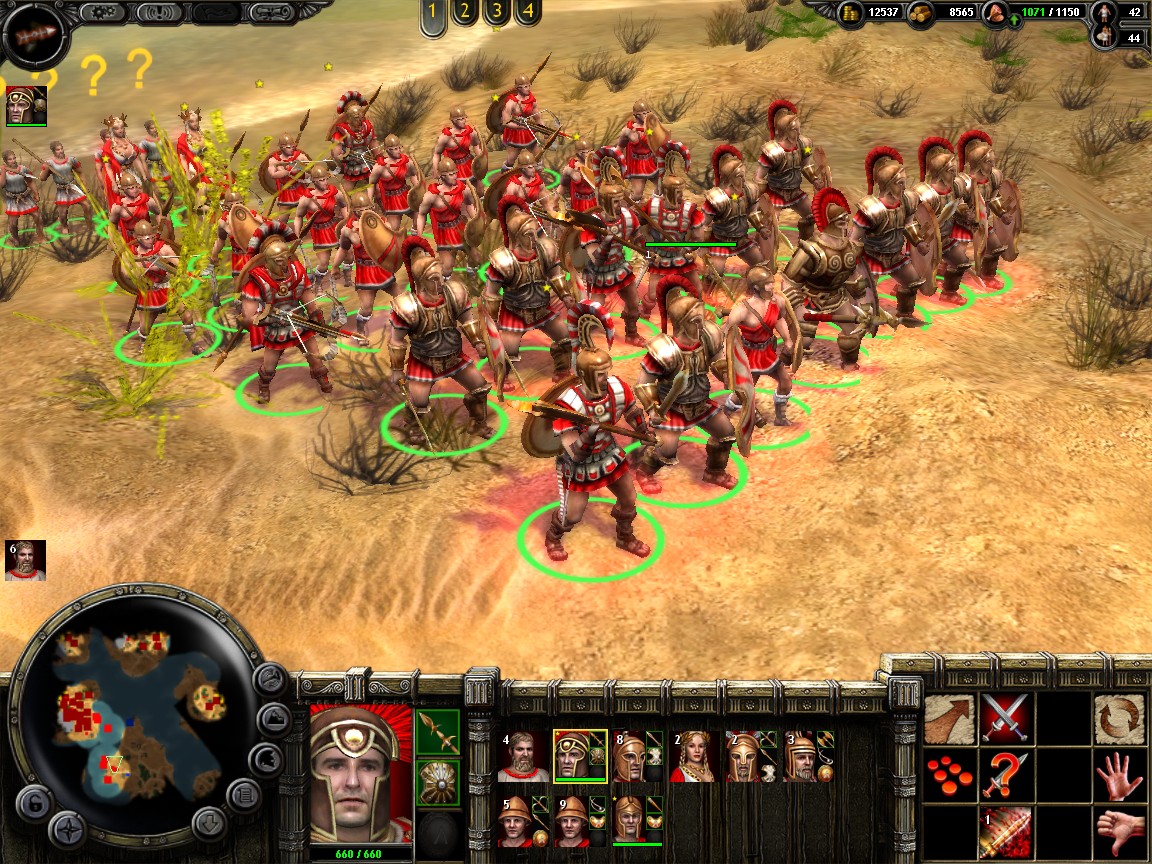
Task: Click the spear weapon equipment slot
Action: 438,733
